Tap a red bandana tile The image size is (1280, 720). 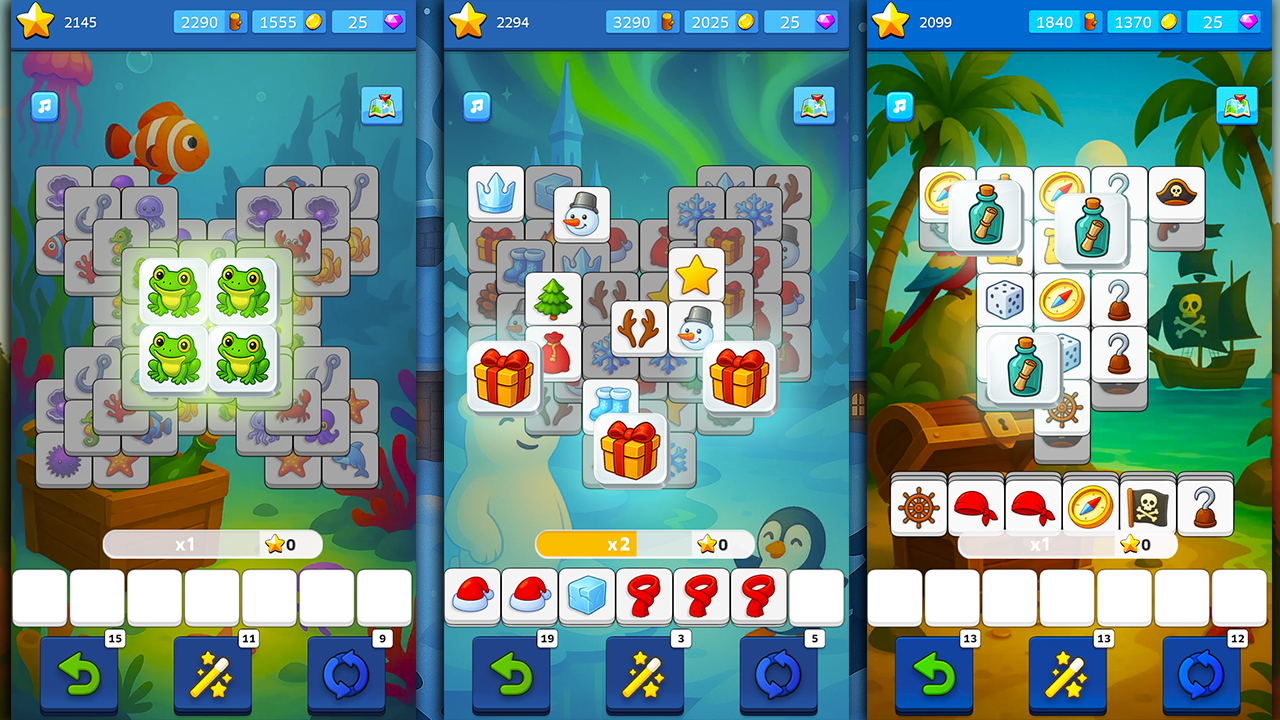(x=977, y=506)
